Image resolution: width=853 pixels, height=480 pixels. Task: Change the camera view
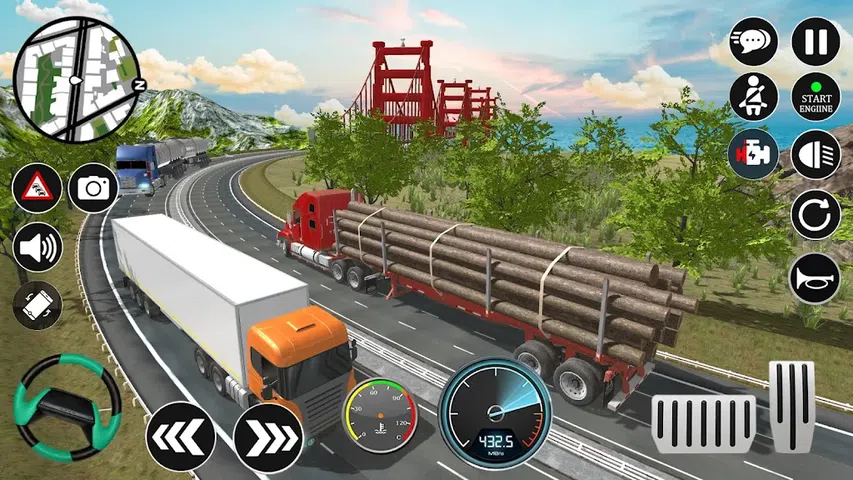pyautogui.click(x=93, y=188)
